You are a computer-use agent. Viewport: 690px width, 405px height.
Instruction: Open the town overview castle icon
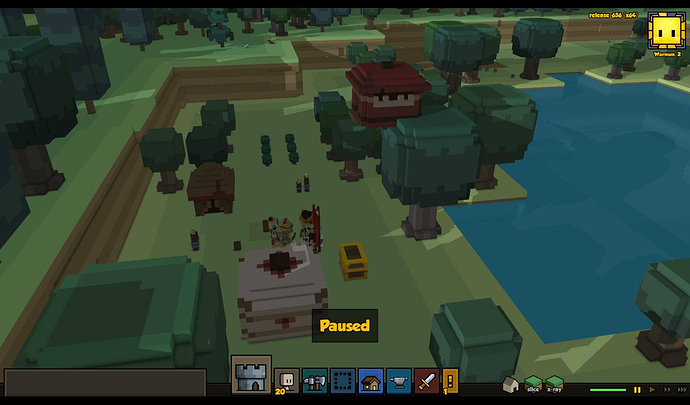click(251, 376)
